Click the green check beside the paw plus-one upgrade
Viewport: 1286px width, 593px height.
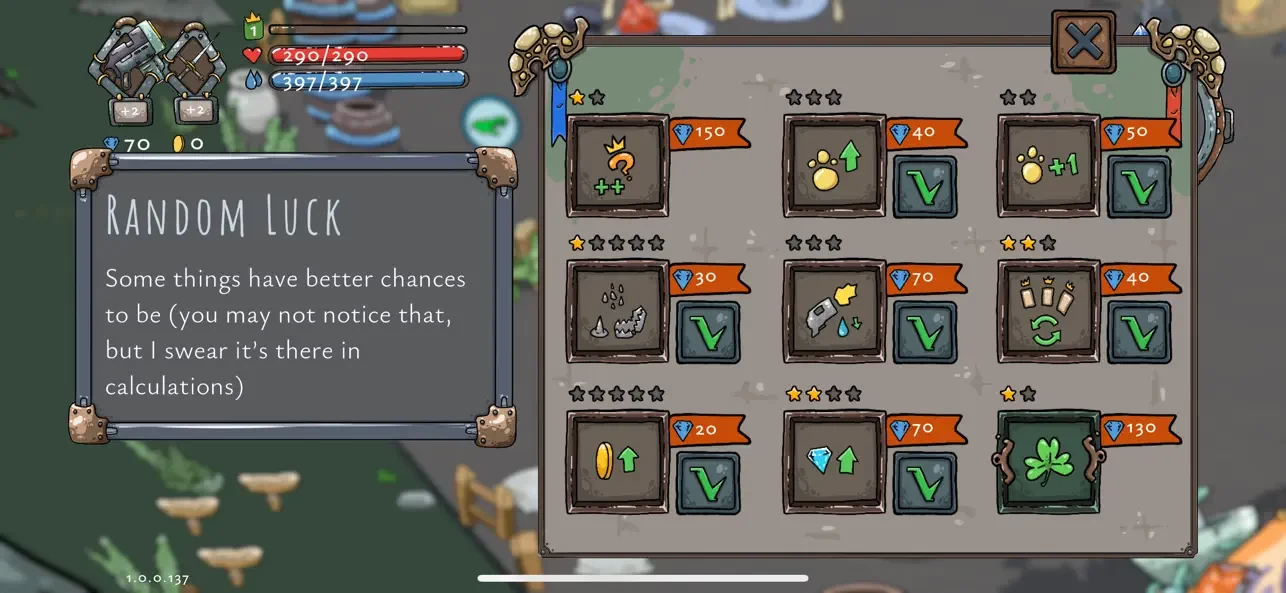pyautogui.click(x=1139, y=186)
